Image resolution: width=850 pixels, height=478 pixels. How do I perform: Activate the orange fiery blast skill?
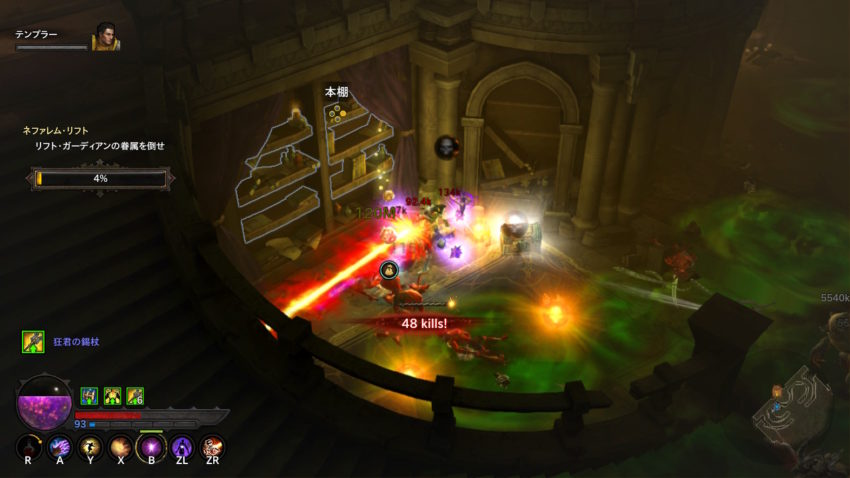point(121,447)
